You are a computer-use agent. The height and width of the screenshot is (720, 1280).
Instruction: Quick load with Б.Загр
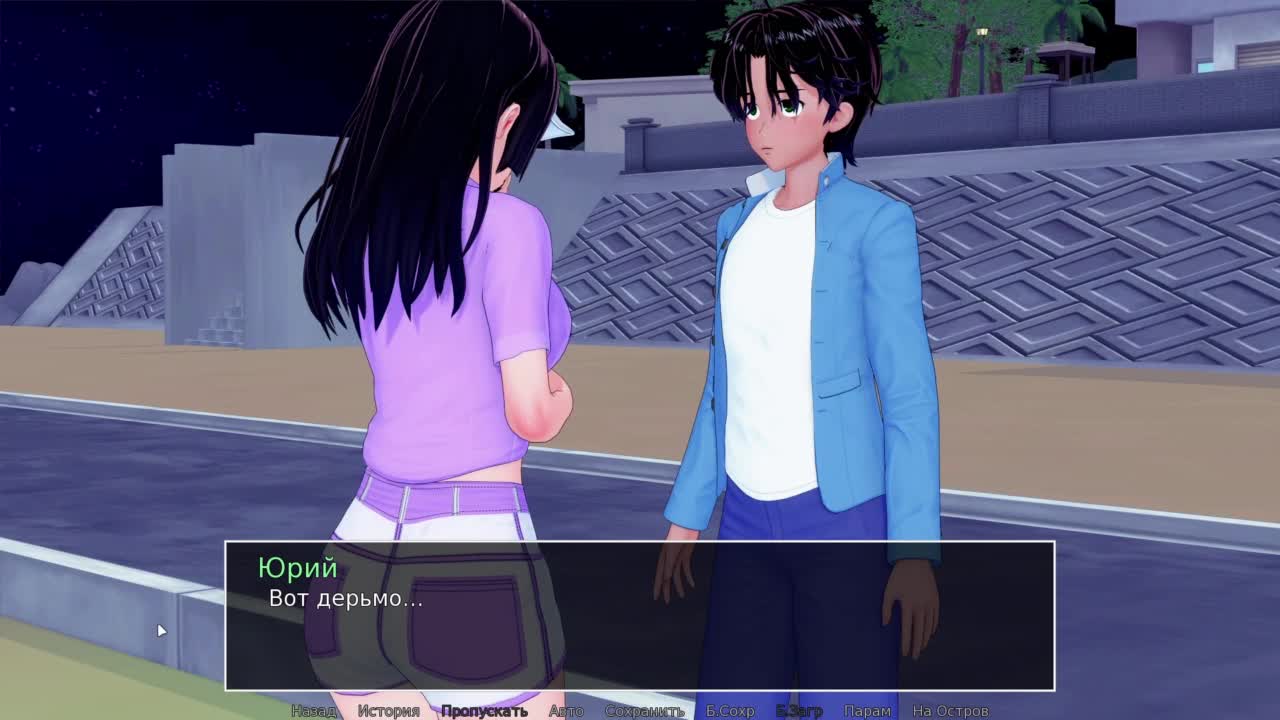pos(799,711)
